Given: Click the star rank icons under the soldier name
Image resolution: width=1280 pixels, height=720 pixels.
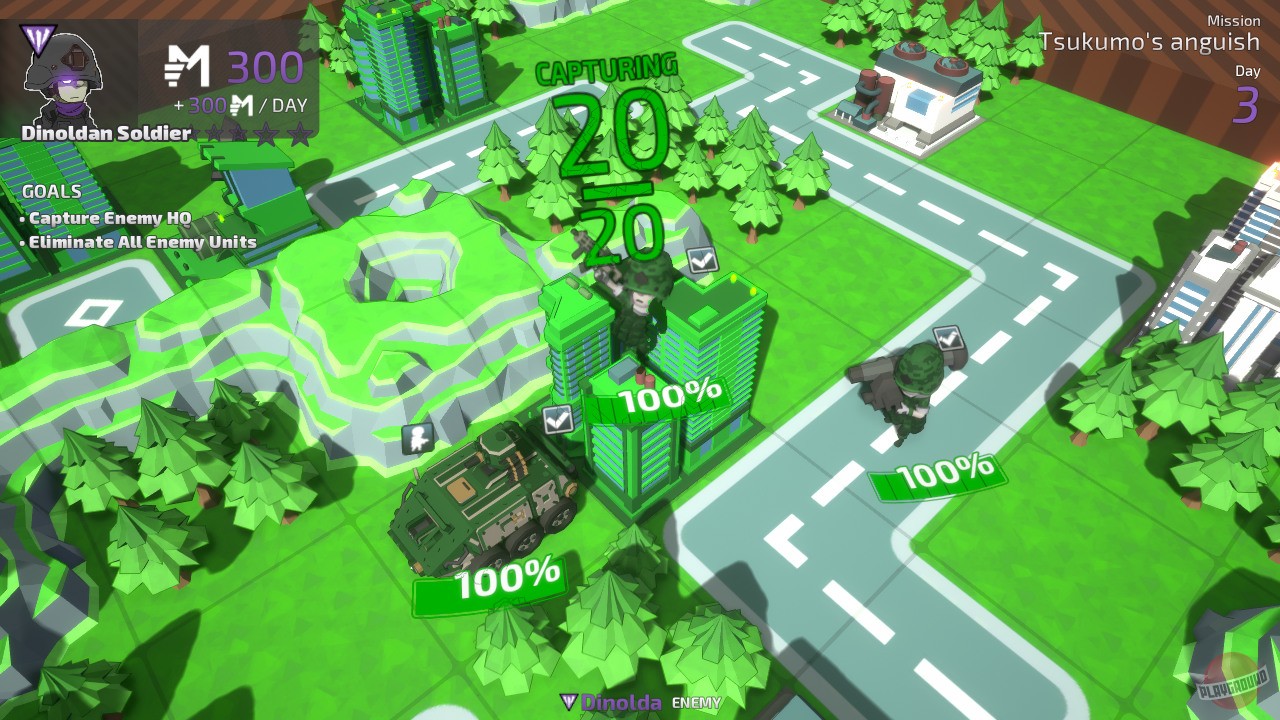Looking at the screenshot, I should coord(250,131).
